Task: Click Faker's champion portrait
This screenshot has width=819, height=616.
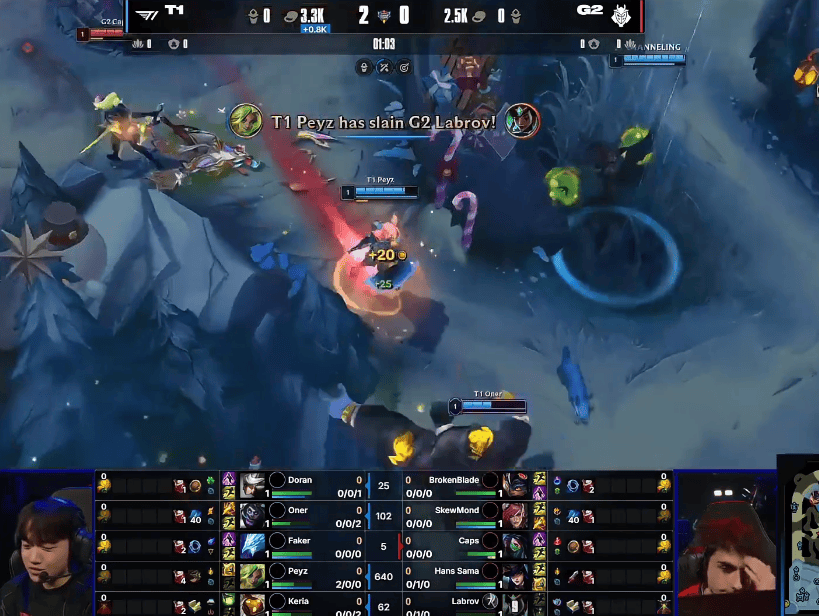Action: (x=252, y=545)
